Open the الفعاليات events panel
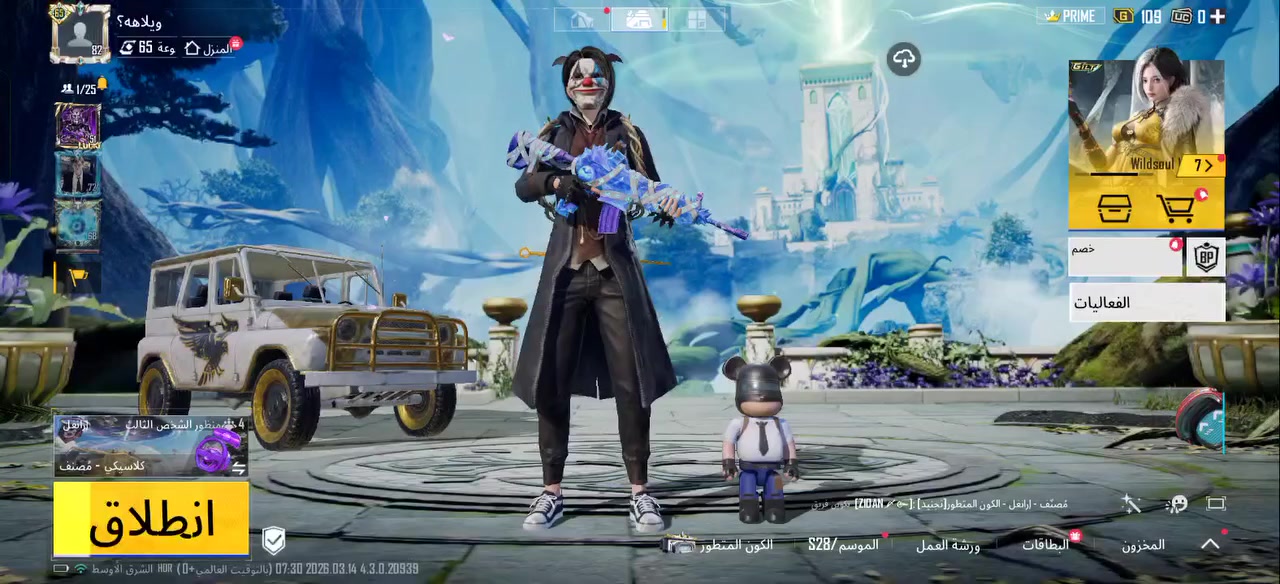The image size is (1280, 584). [x=1146, y=302]
